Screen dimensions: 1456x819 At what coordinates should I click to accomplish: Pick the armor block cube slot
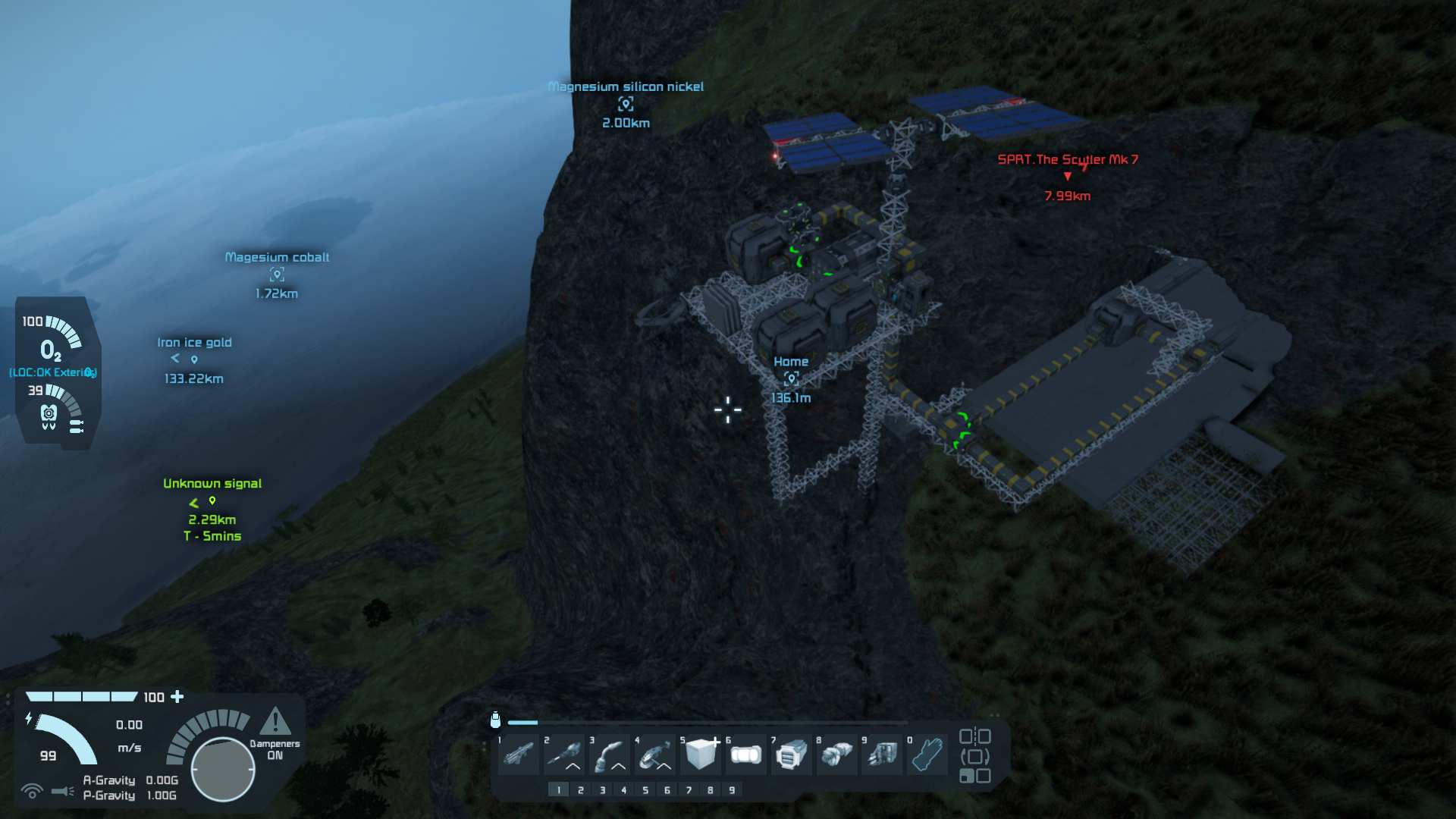[701, 755]
